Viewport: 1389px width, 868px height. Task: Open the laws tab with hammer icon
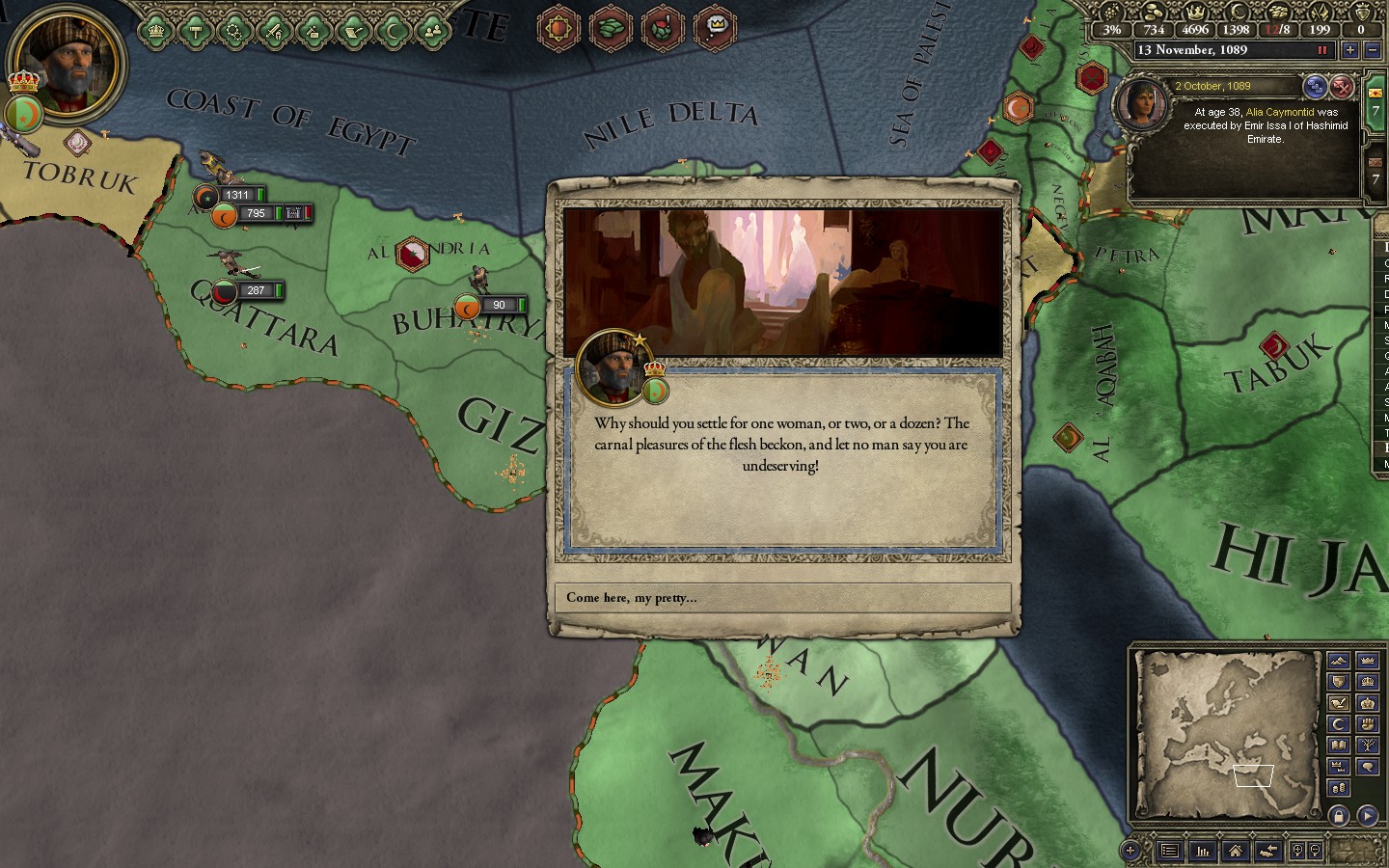[x=196, y=31]
